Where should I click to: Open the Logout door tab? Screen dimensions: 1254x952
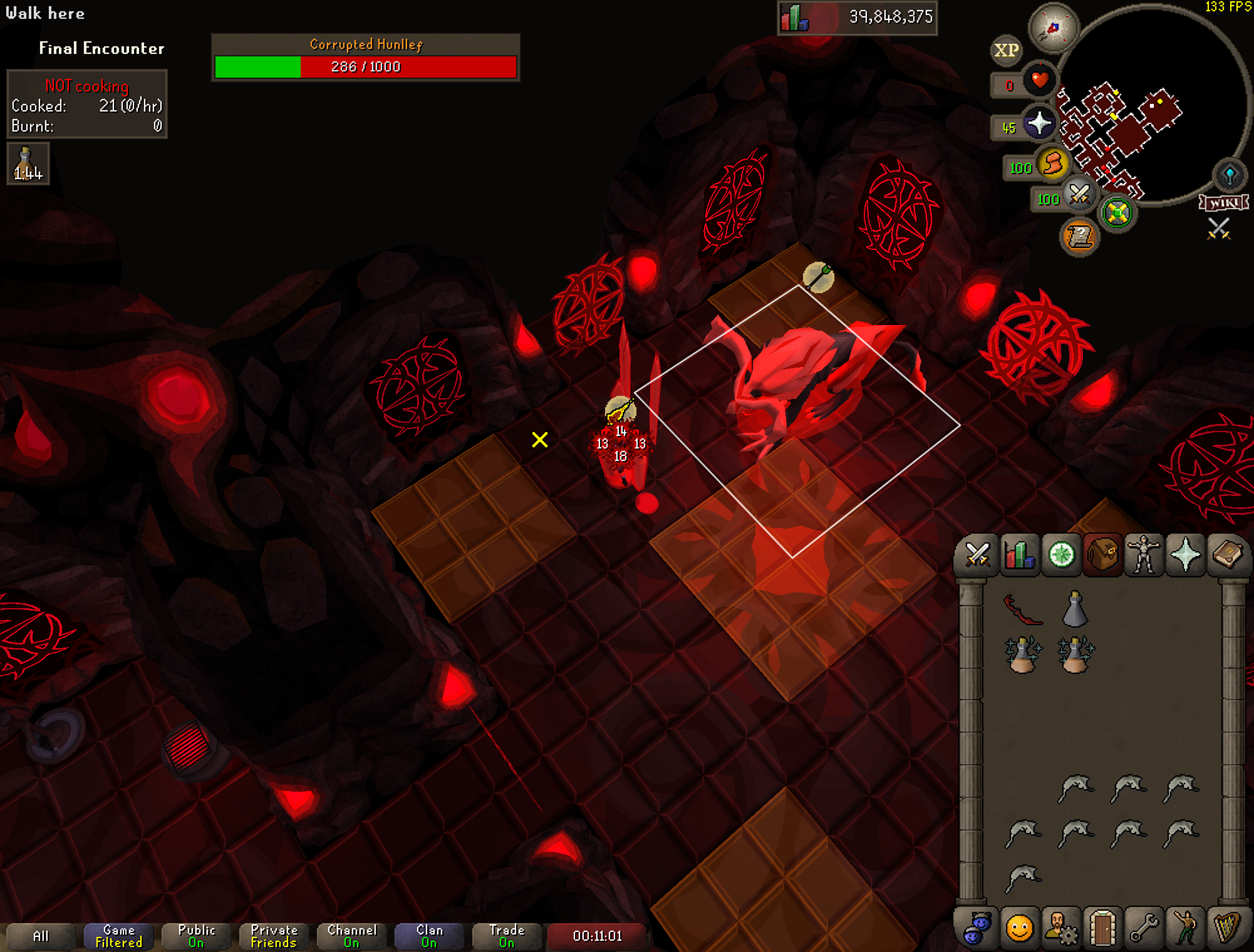coord(1102,928)
